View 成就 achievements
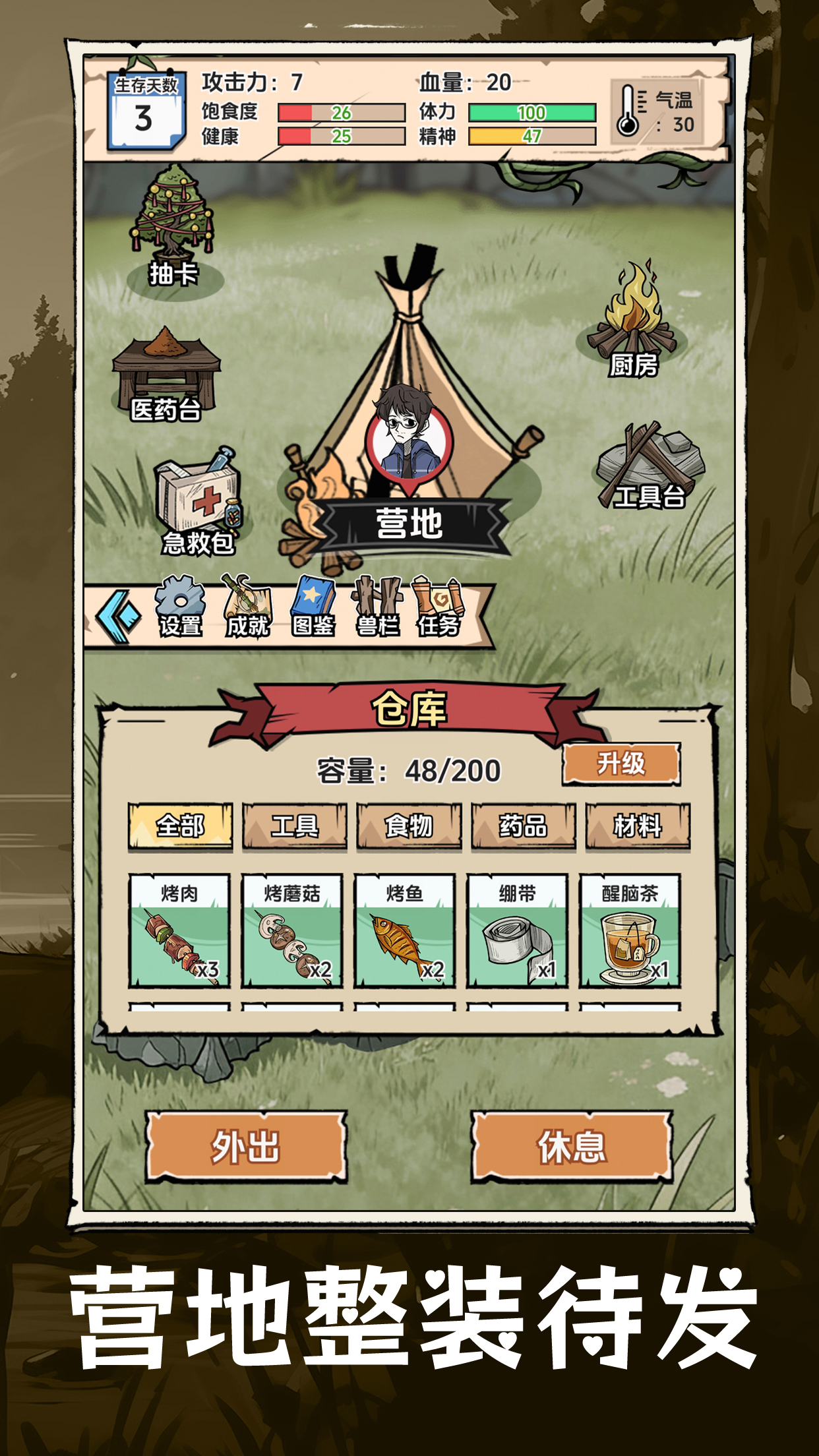 (247, 607)
